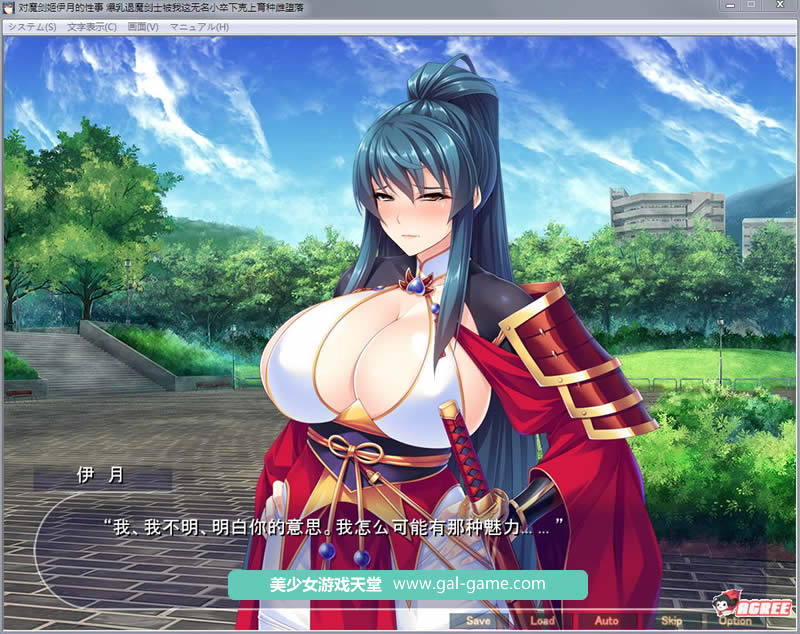Open the システム(S) menu
Viewport: 800px width, 634px height.
pyautogui.click(x=32, y=27)
